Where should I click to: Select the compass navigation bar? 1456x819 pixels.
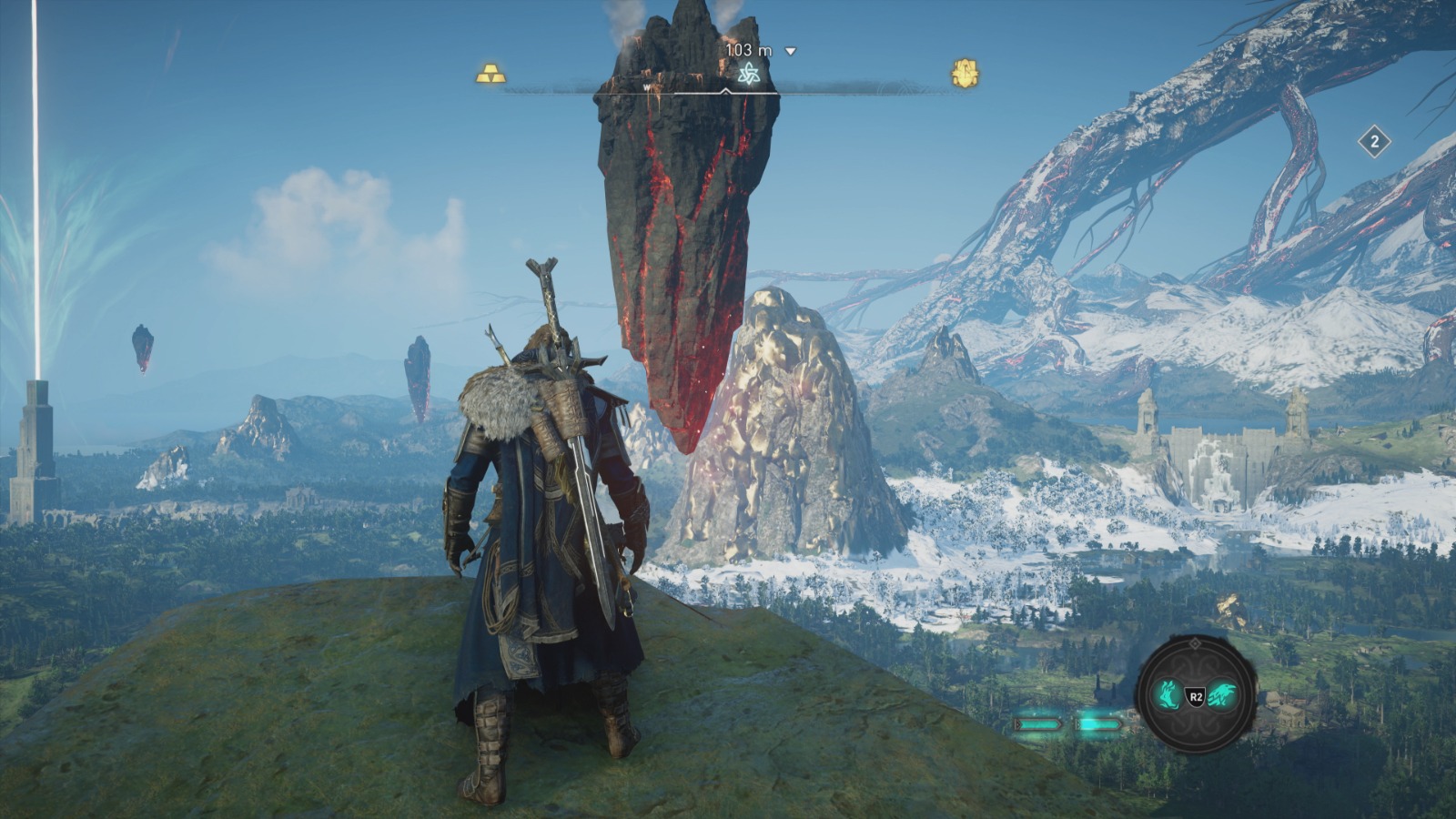click(819, 88)
